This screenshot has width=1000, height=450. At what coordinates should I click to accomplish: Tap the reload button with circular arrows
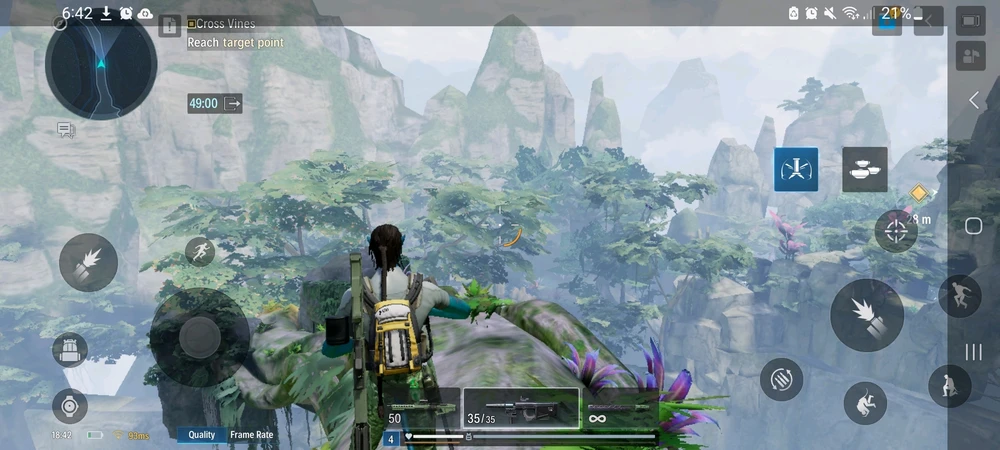pos(781,380)
